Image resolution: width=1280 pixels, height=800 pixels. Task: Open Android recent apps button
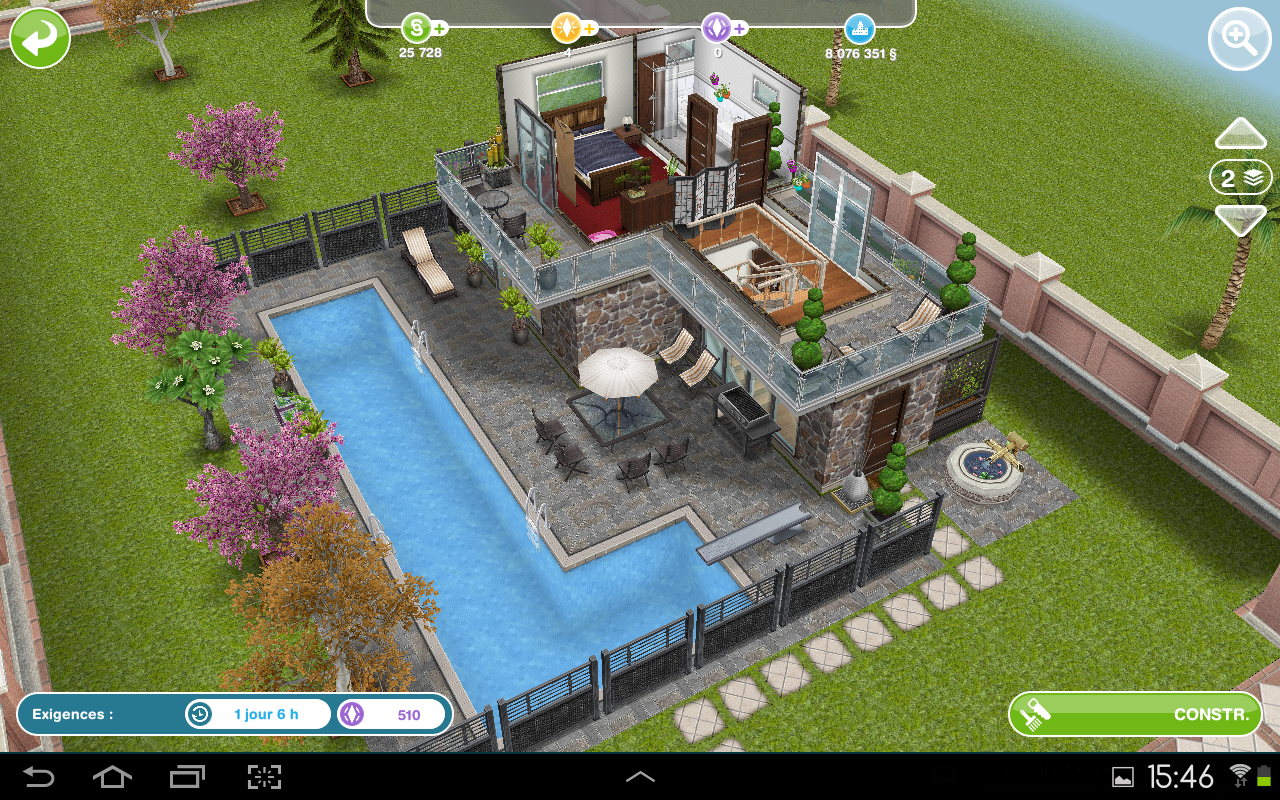pos(187,776)
